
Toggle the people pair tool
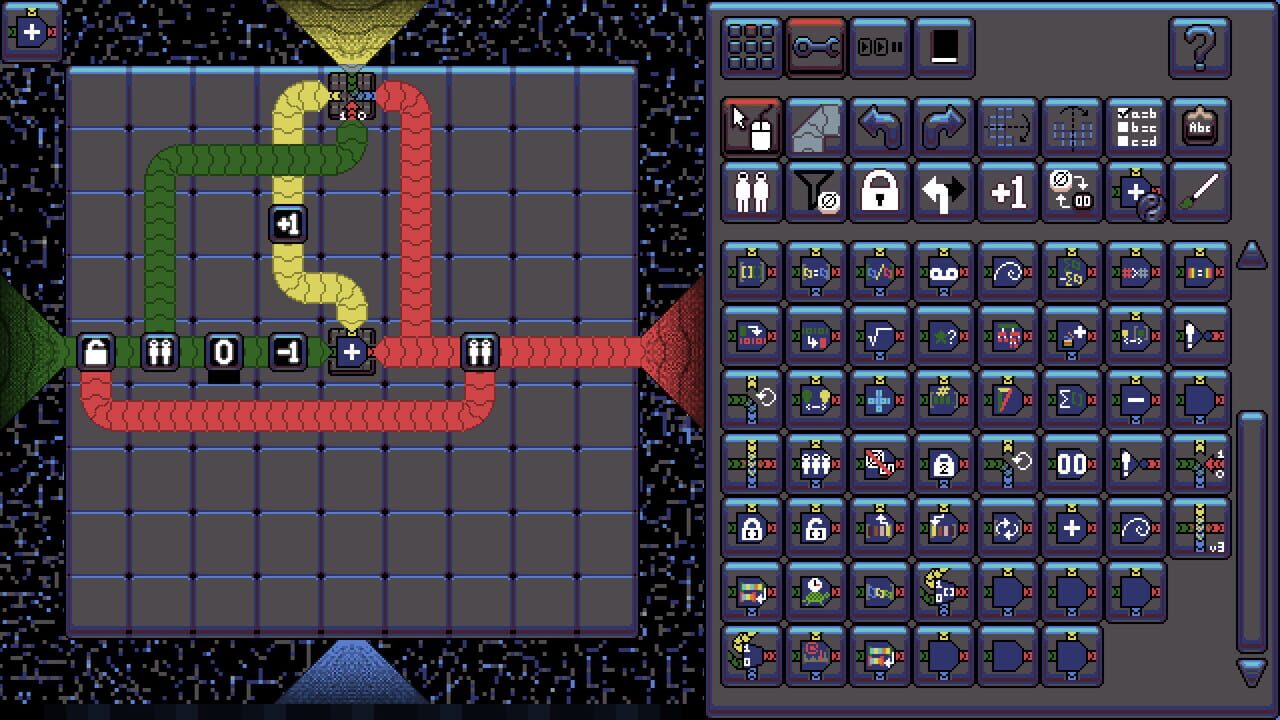(752, 191)
